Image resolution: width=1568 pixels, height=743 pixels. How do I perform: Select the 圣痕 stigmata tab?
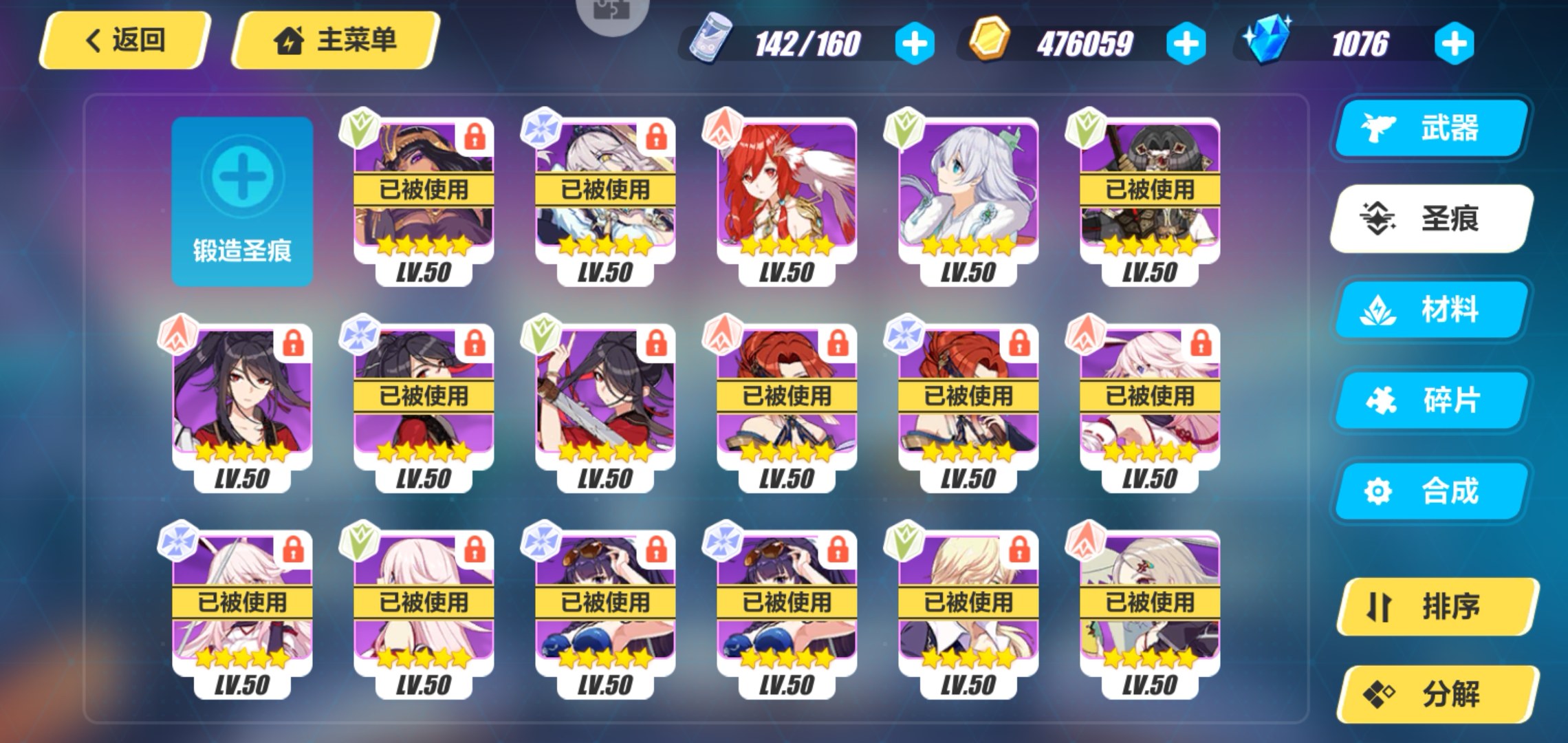(x=1432, y=219)
